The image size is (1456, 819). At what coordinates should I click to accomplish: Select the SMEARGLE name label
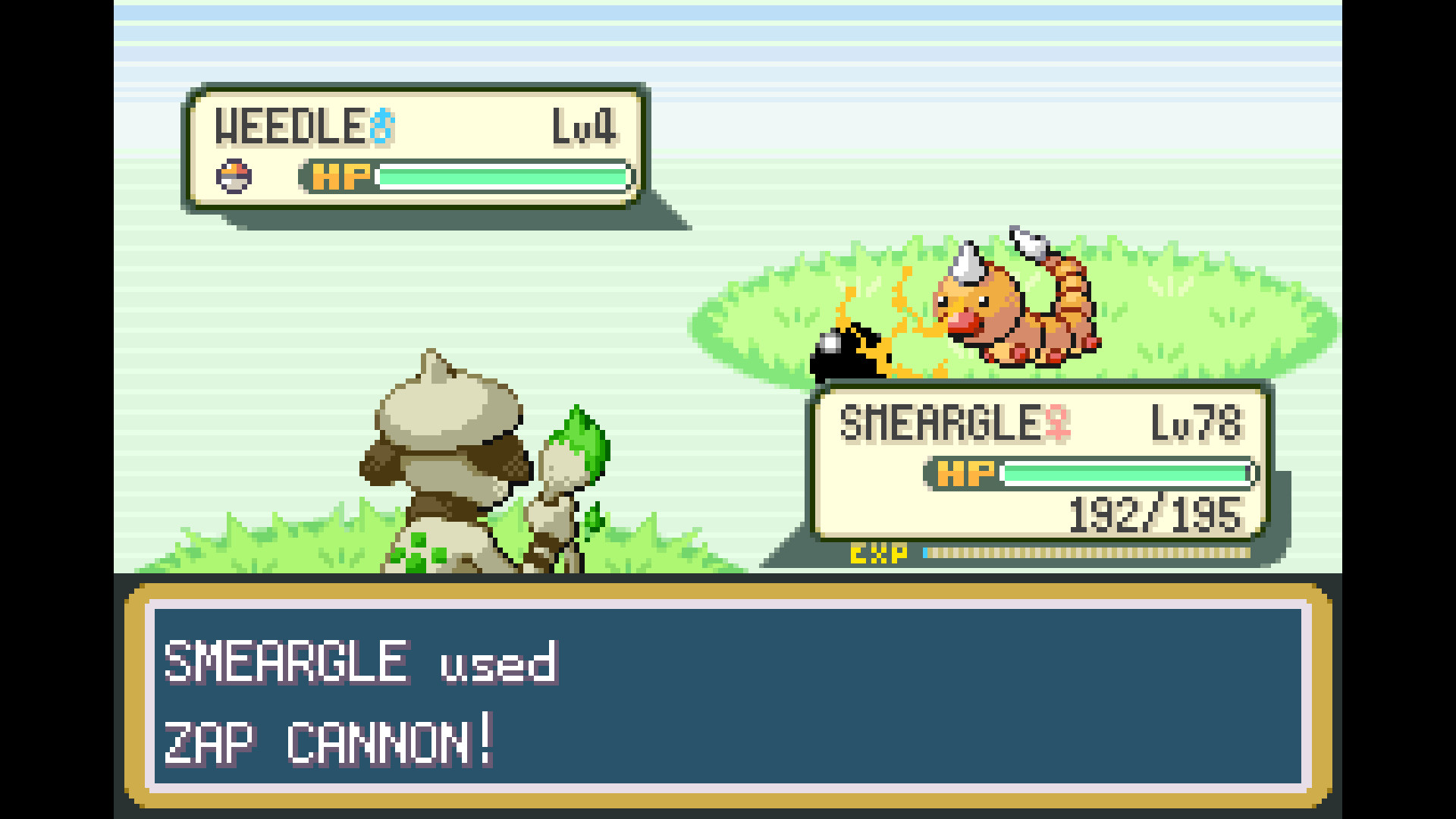pyautogui.click(x=963, y=423)
